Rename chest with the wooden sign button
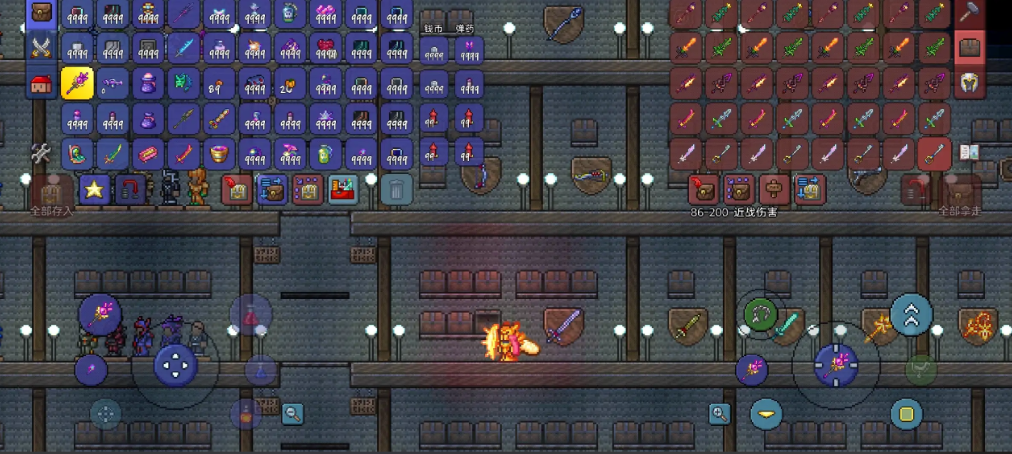 coord(773,188)
